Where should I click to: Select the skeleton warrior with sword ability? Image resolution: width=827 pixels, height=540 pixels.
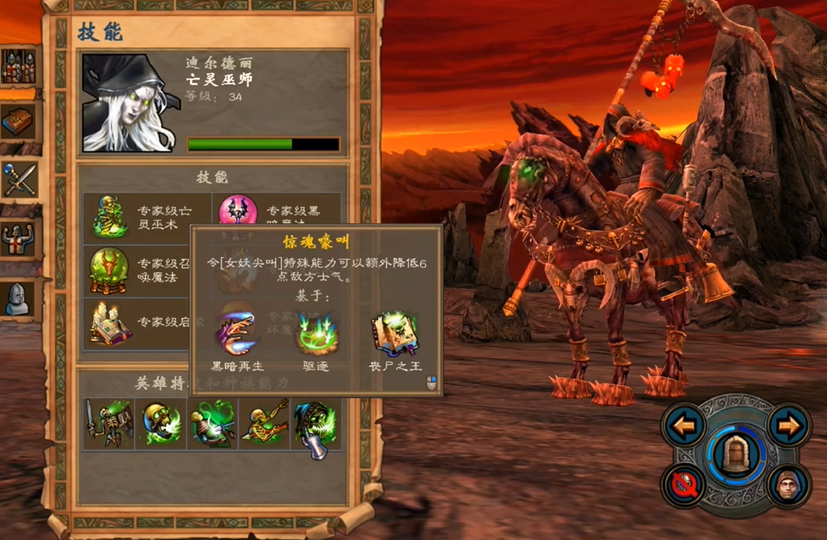coord(108,424)
